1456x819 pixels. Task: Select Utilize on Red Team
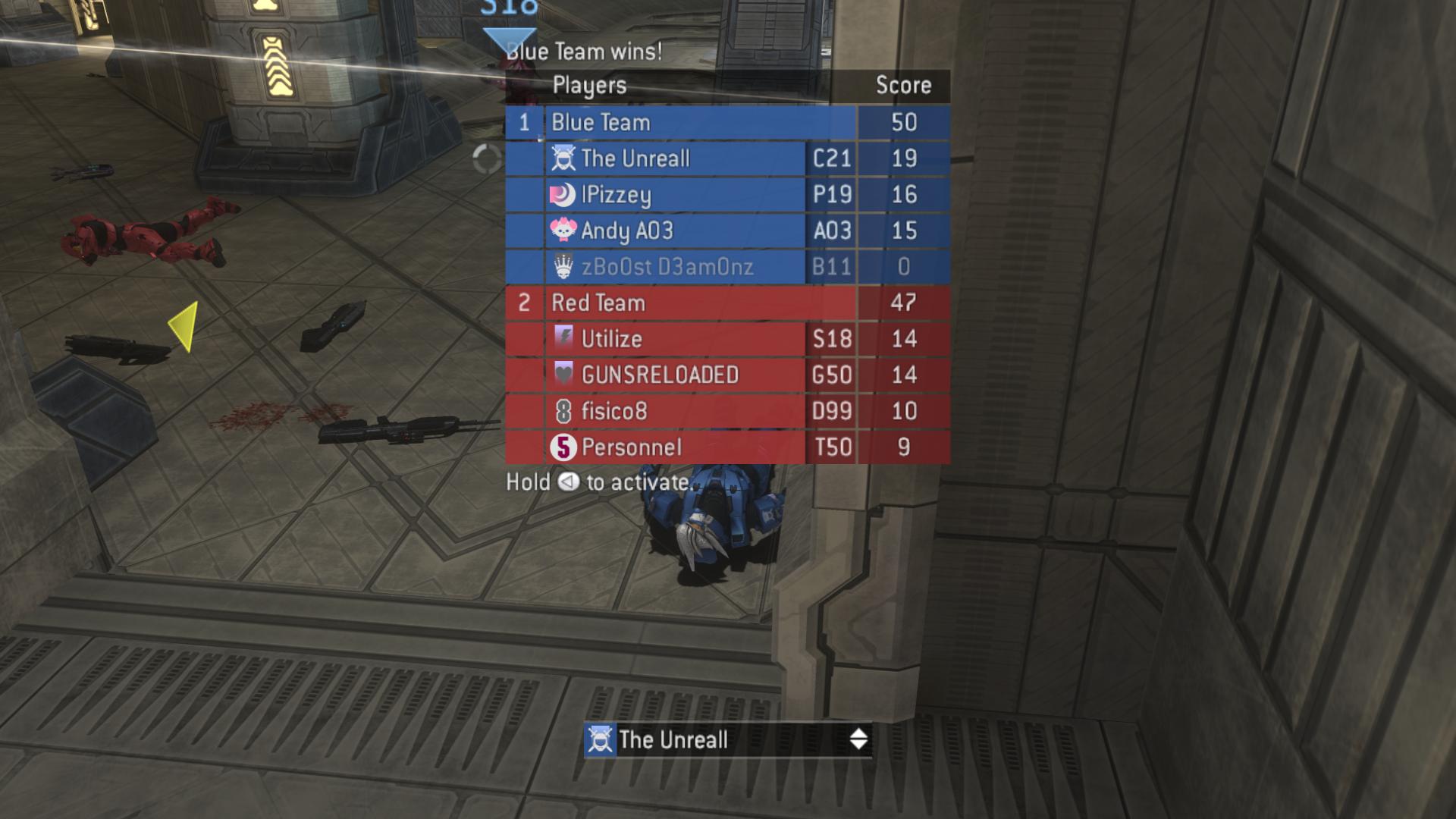click(x=675, y=339)
